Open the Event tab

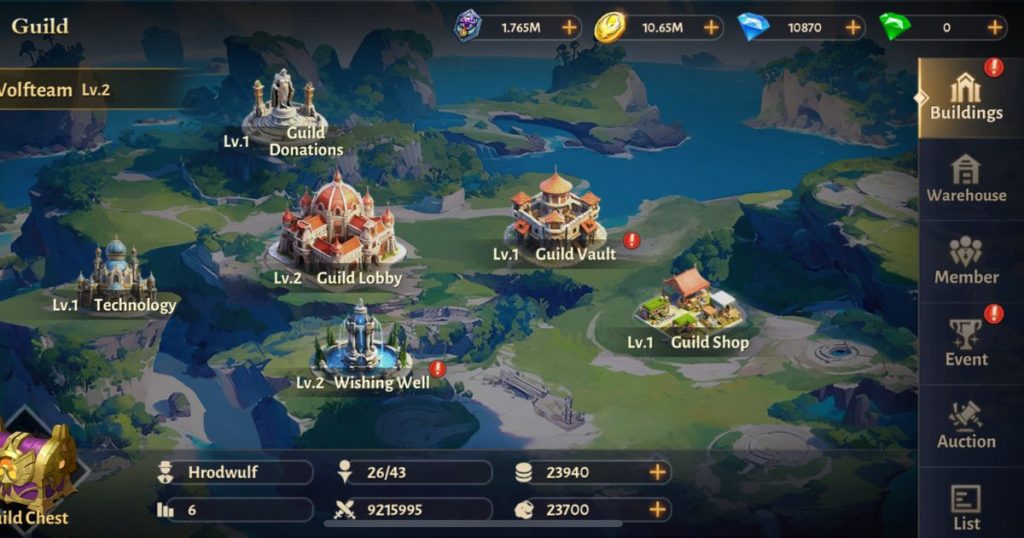pyautogui.click(x=966, y=343)
